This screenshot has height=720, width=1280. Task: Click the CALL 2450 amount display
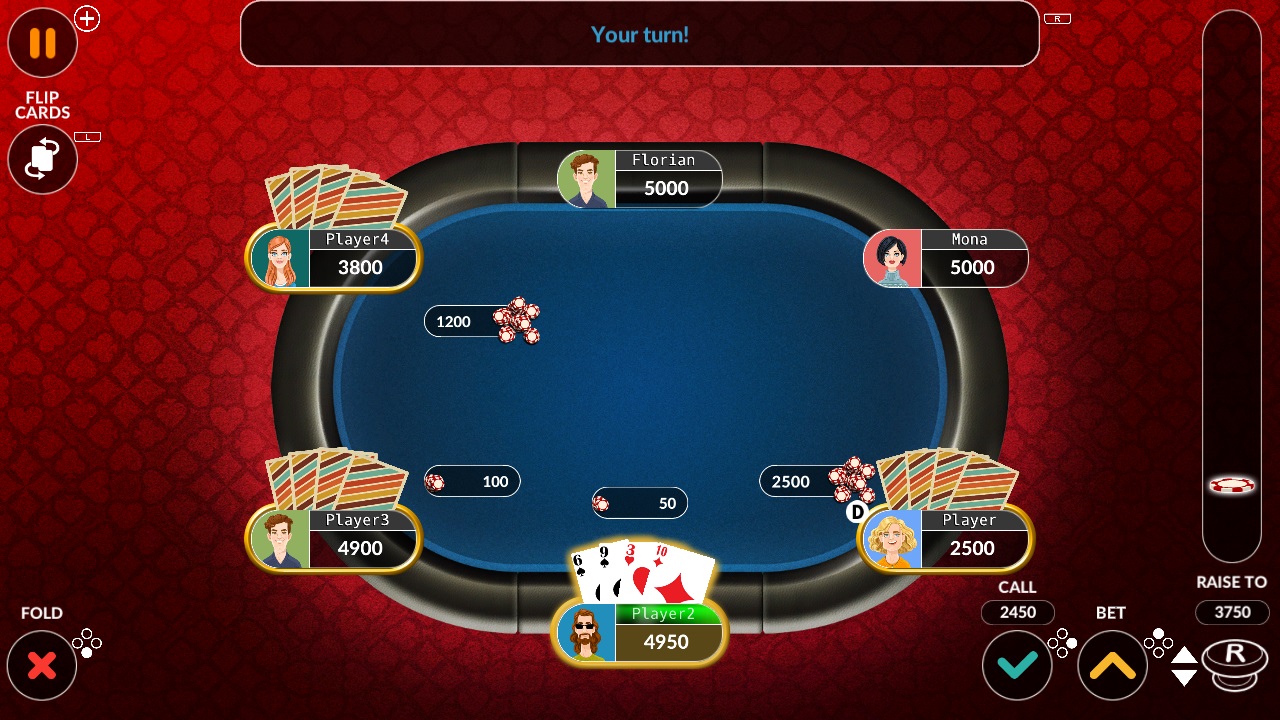(x=1017, y=612)
